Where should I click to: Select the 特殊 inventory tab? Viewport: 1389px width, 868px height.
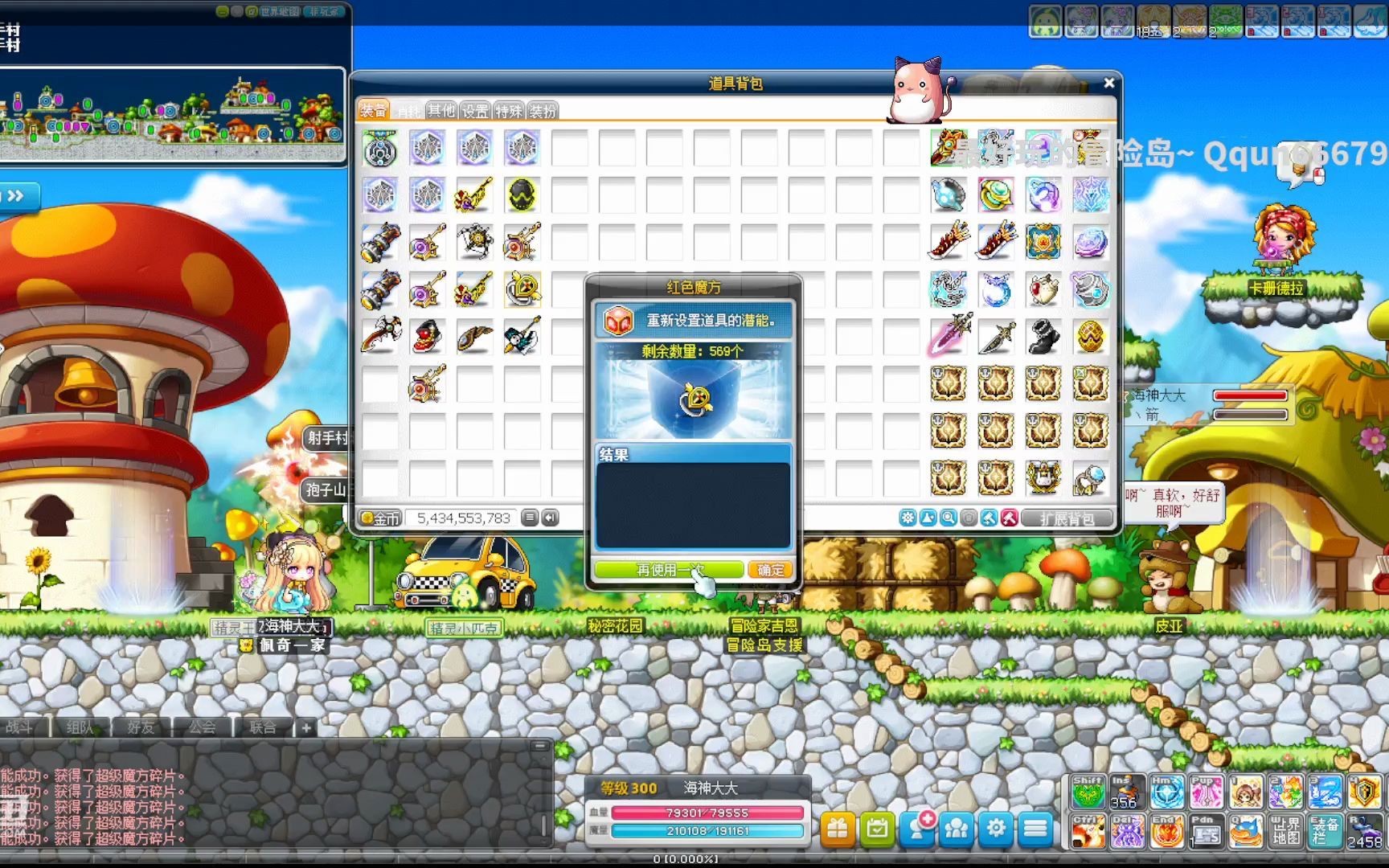pos(509,111)
